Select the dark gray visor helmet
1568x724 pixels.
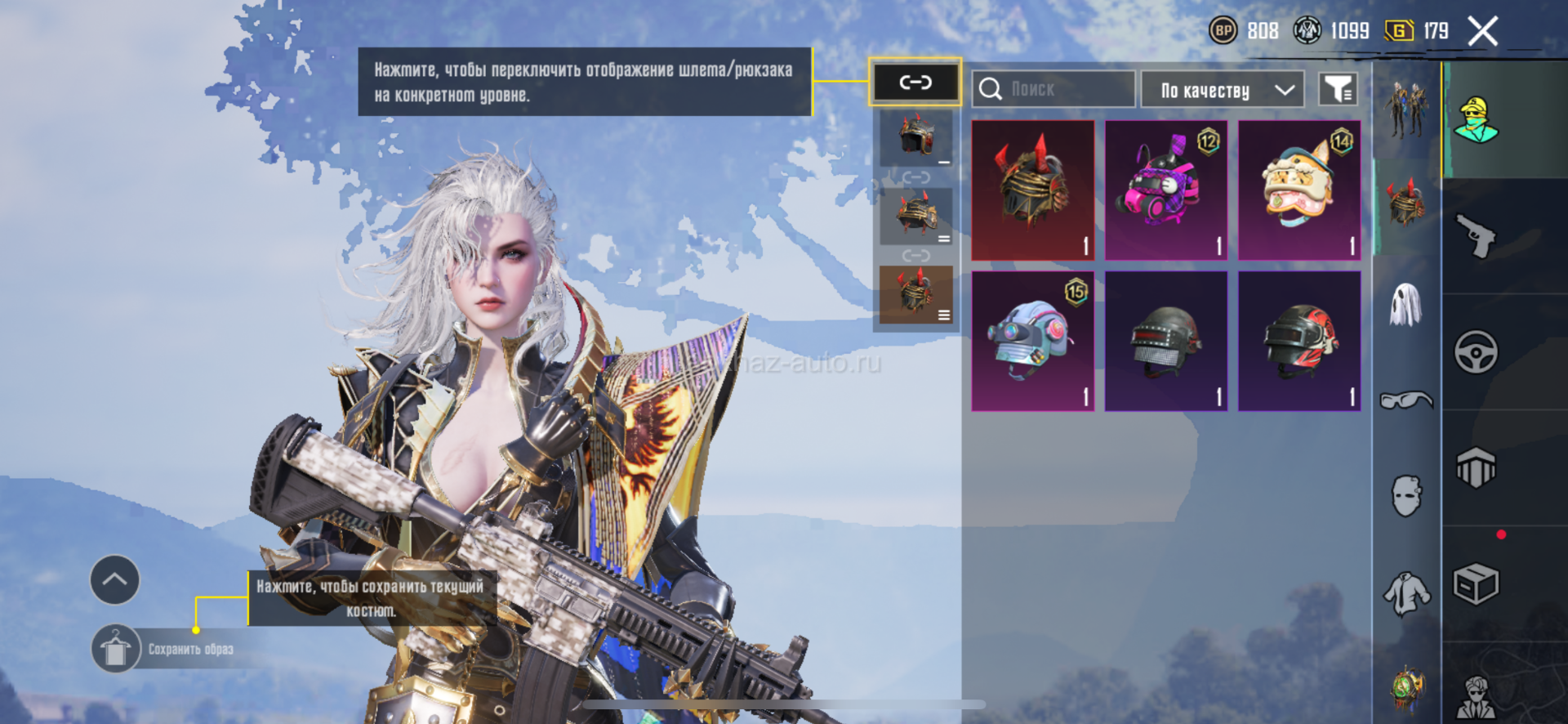click(x=1166, y=341)
